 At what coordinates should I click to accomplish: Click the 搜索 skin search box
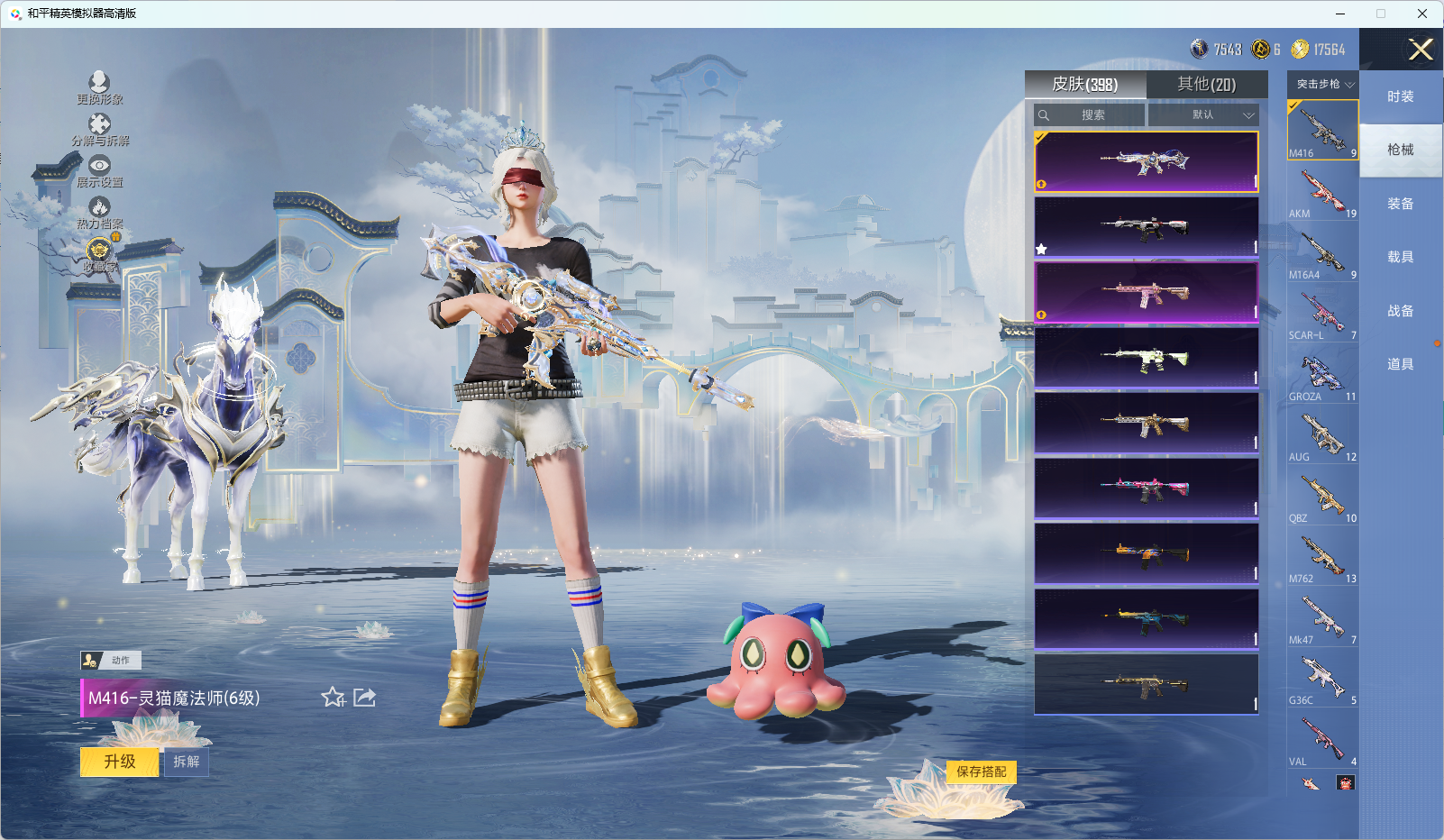tap(1091, 115)
